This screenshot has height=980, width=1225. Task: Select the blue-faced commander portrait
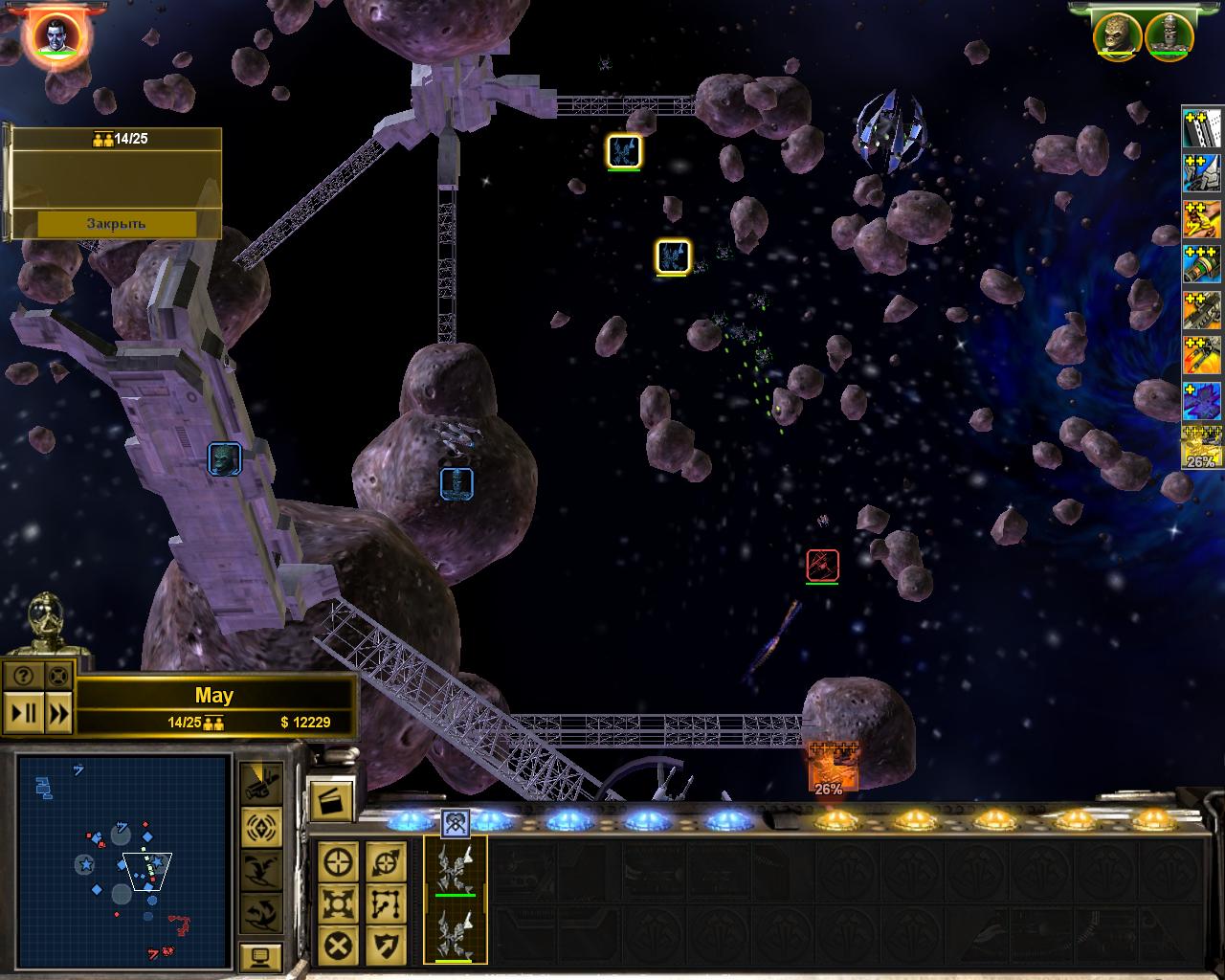click(x=54, y=35)
